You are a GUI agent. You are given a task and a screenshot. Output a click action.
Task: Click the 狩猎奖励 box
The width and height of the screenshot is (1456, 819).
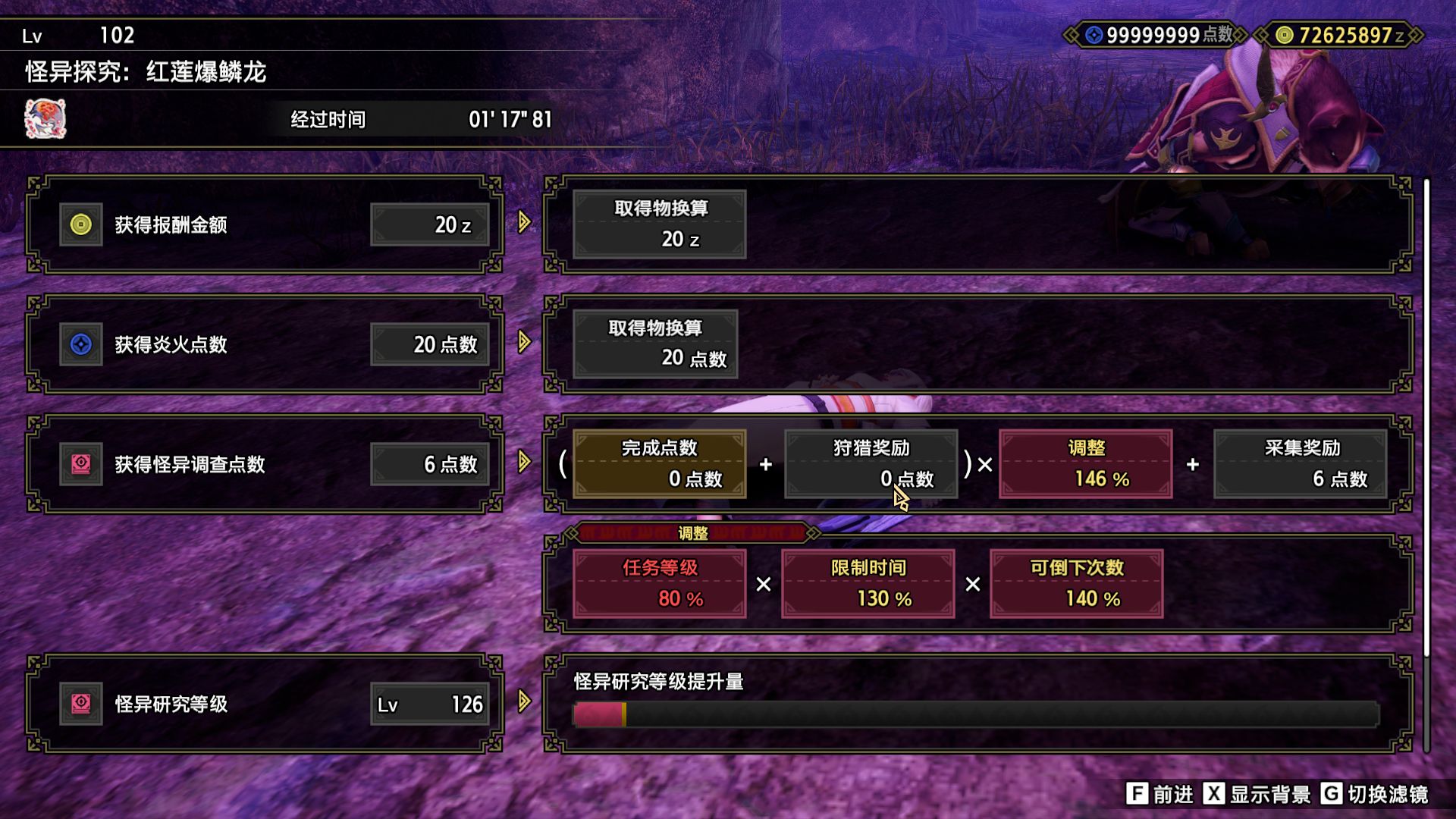click(871, 464)
